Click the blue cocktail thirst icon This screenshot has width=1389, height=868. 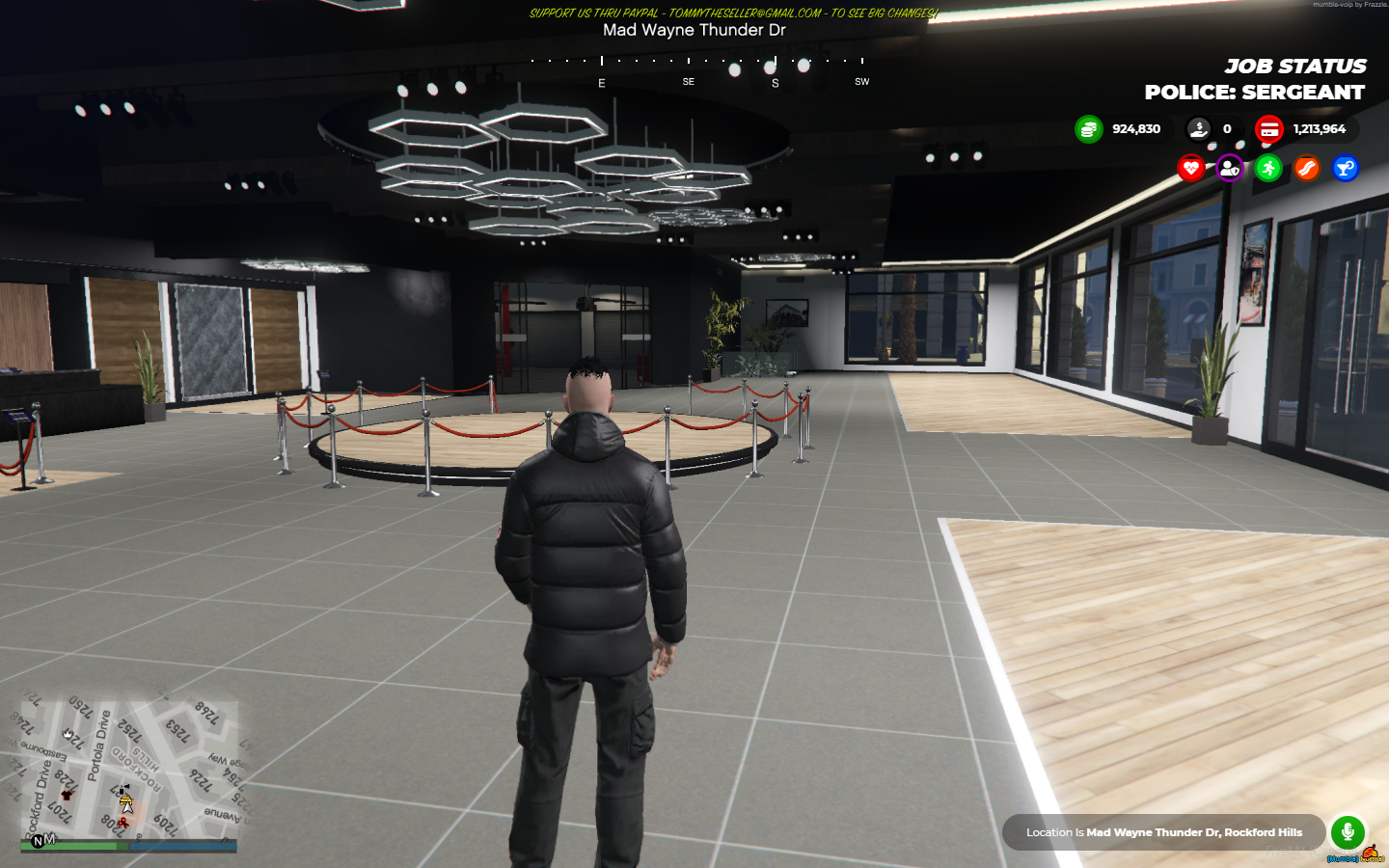[x=1346, y=169]
